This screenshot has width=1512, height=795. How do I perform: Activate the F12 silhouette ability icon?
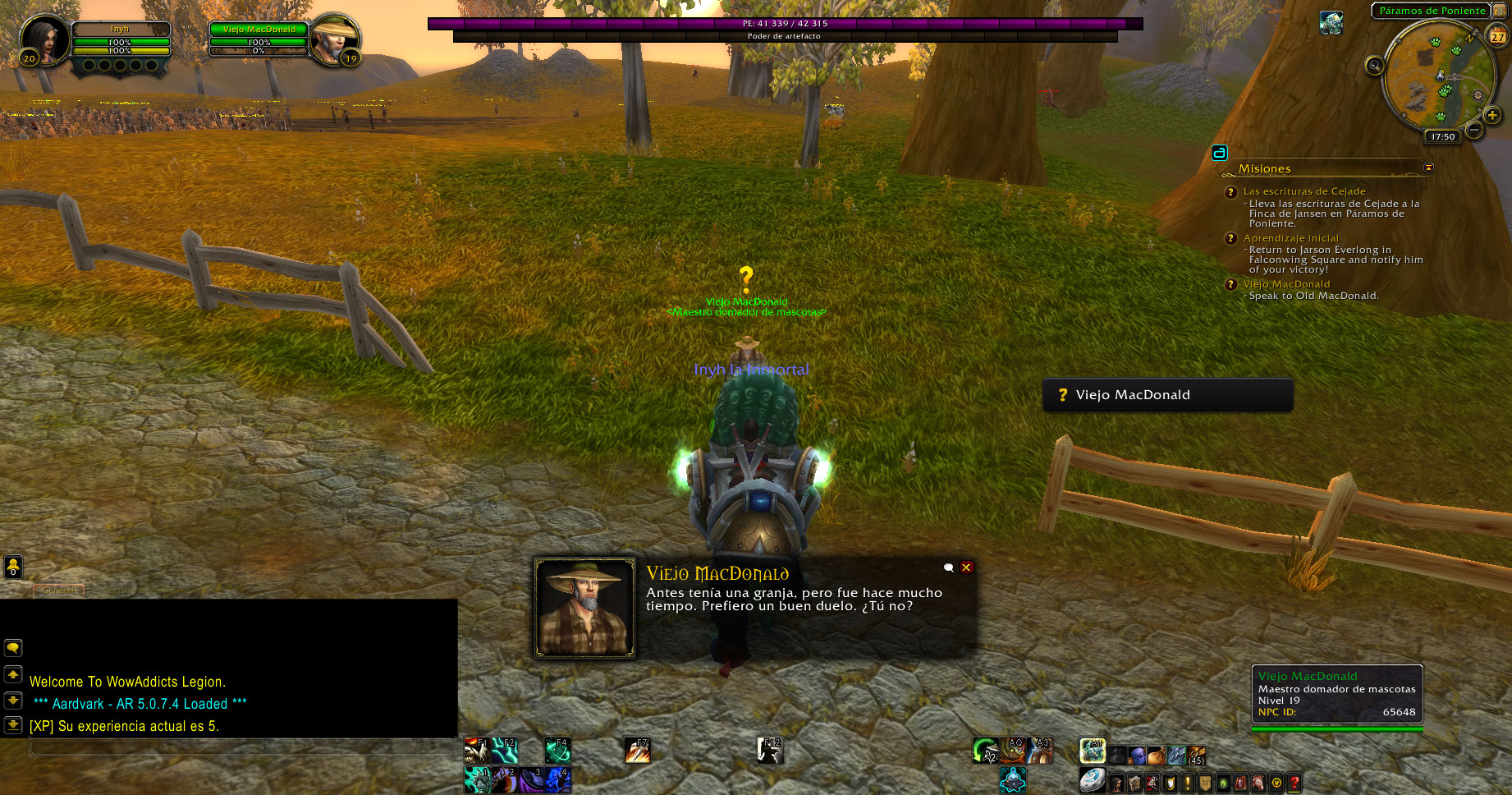(769, 750)
